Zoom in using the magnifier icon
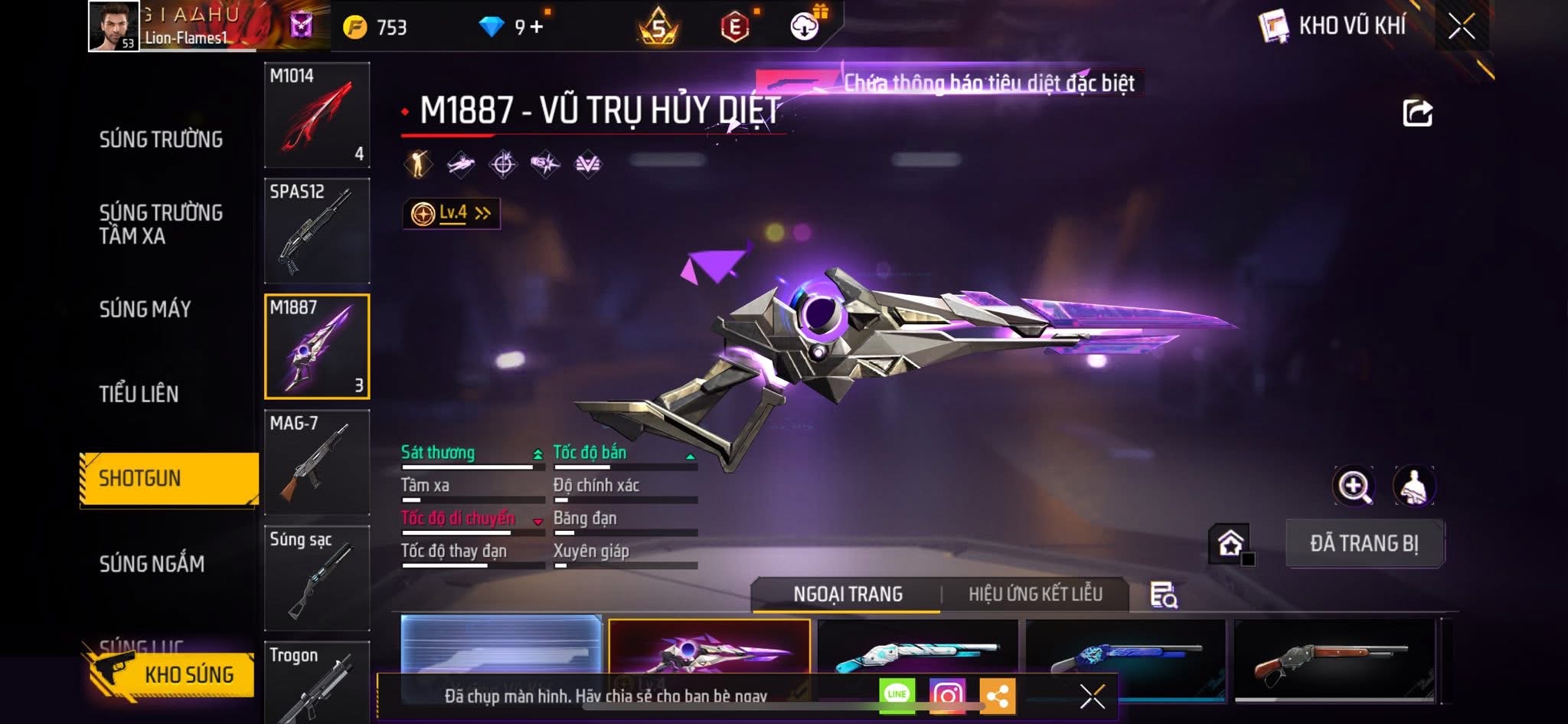 coord(1353,486)
